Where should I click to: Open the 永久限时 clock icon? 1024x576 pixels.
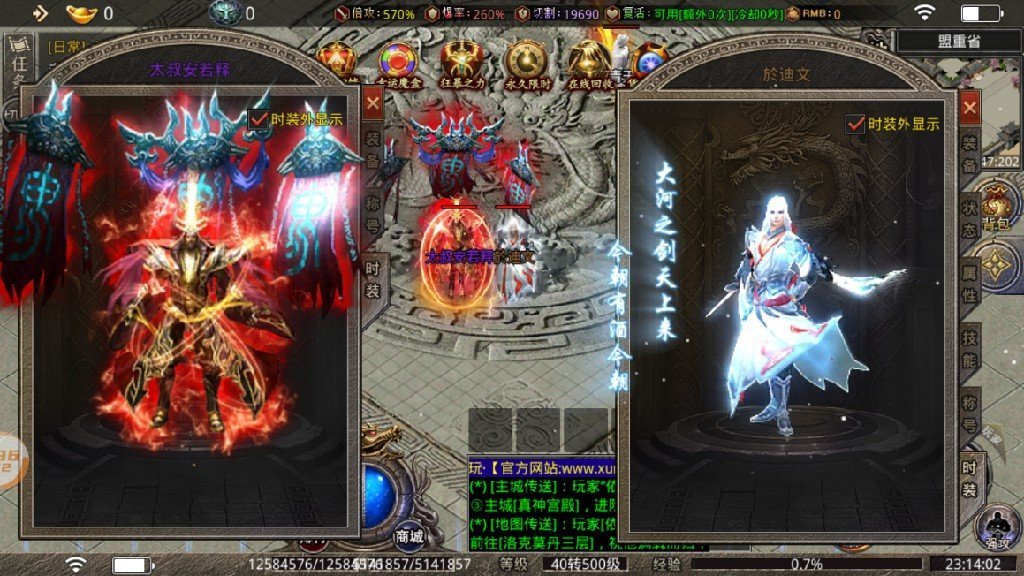[x=524, y=62]
